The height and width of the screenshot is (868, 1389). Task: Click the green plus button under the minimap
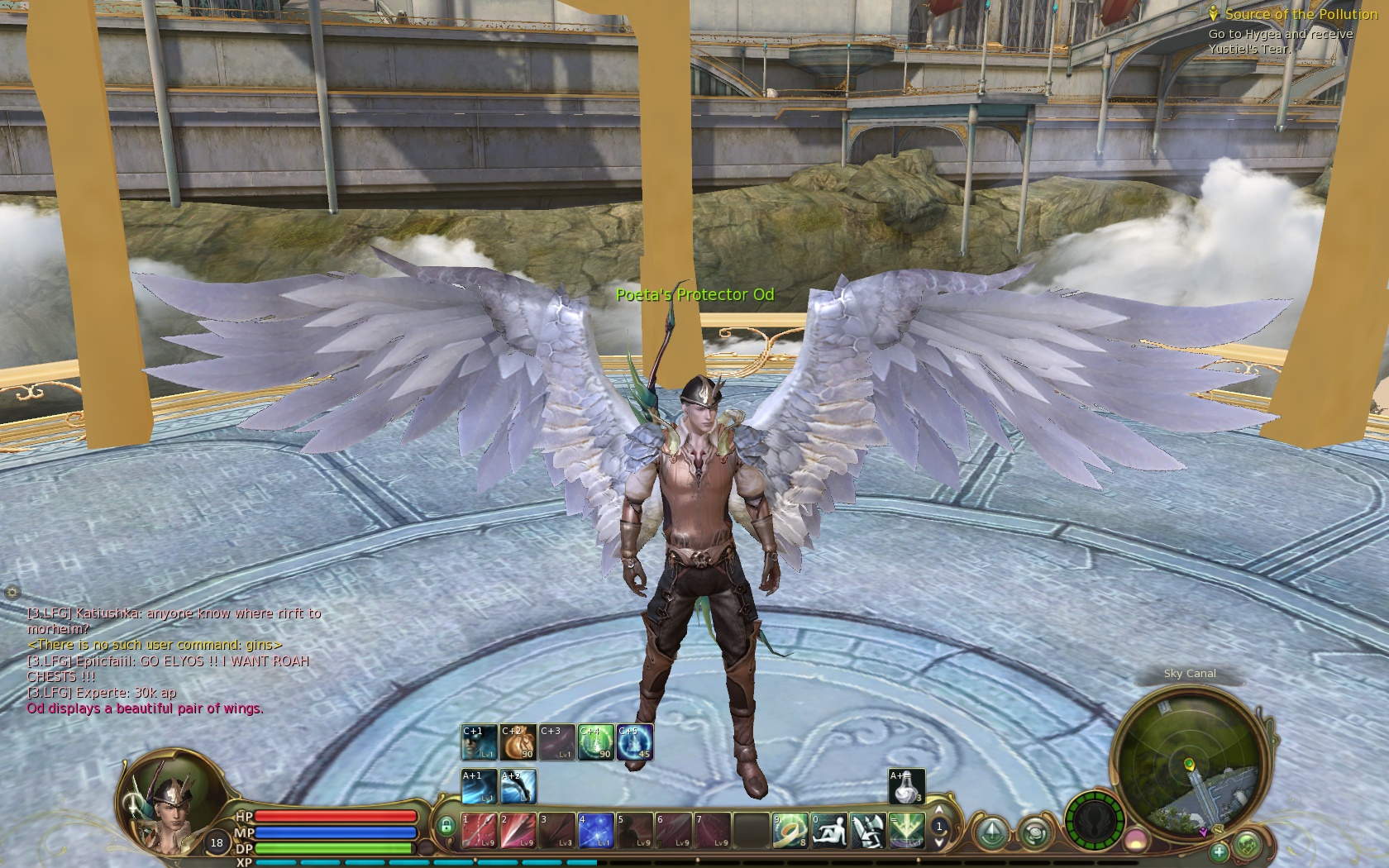point(1219,851)
